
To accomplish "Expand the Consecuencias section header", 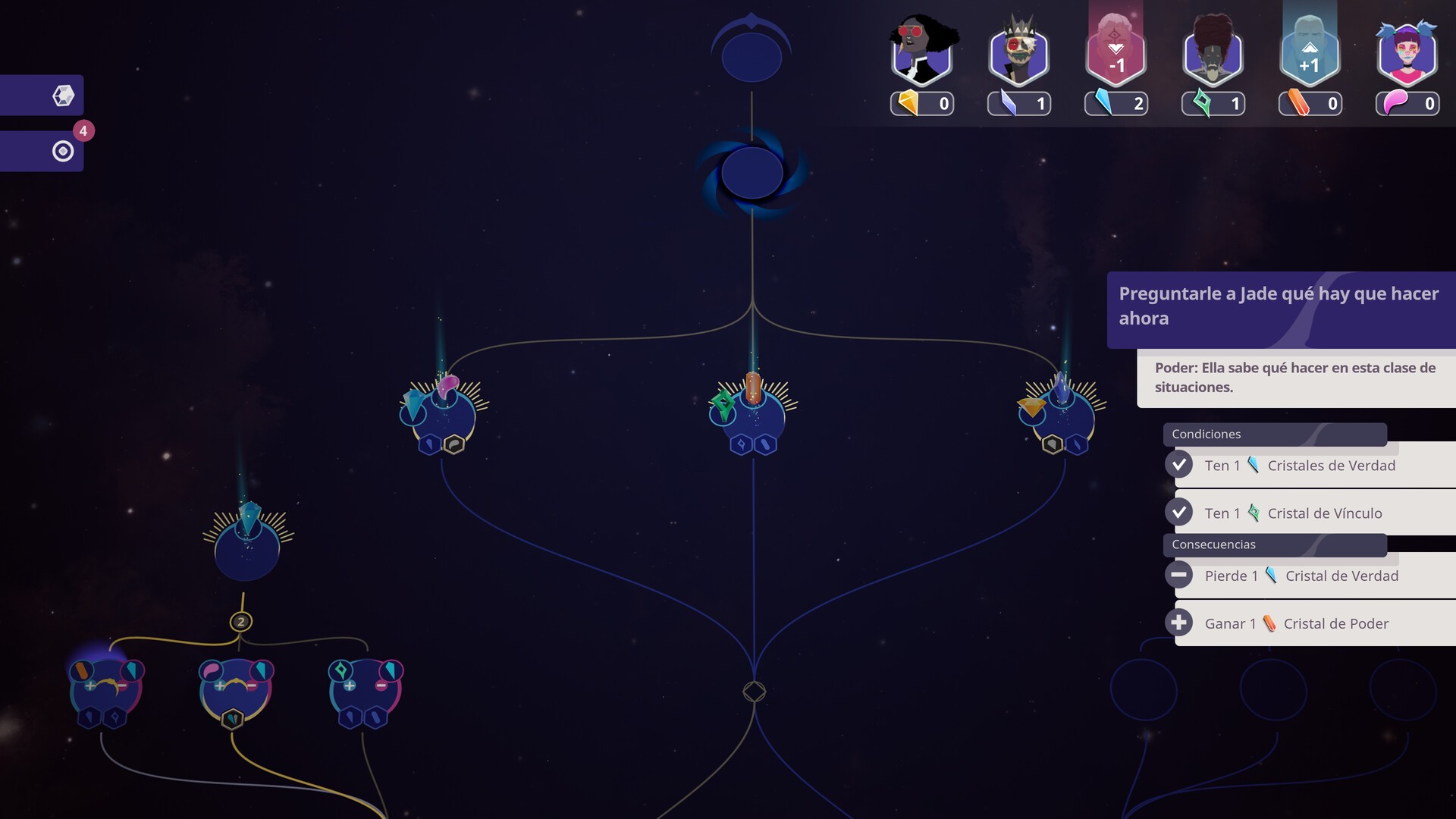I will [1276, 544].
